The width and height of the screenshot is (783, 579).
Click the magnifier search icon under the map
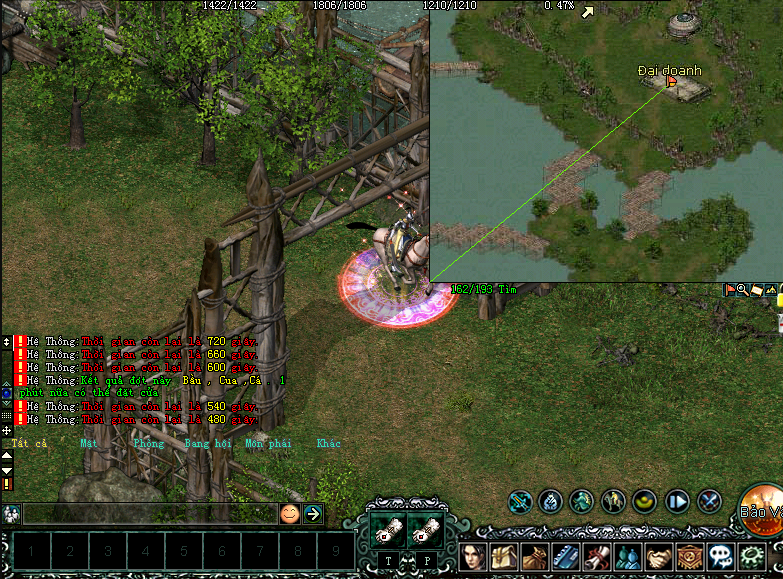[x=743, y=290]
